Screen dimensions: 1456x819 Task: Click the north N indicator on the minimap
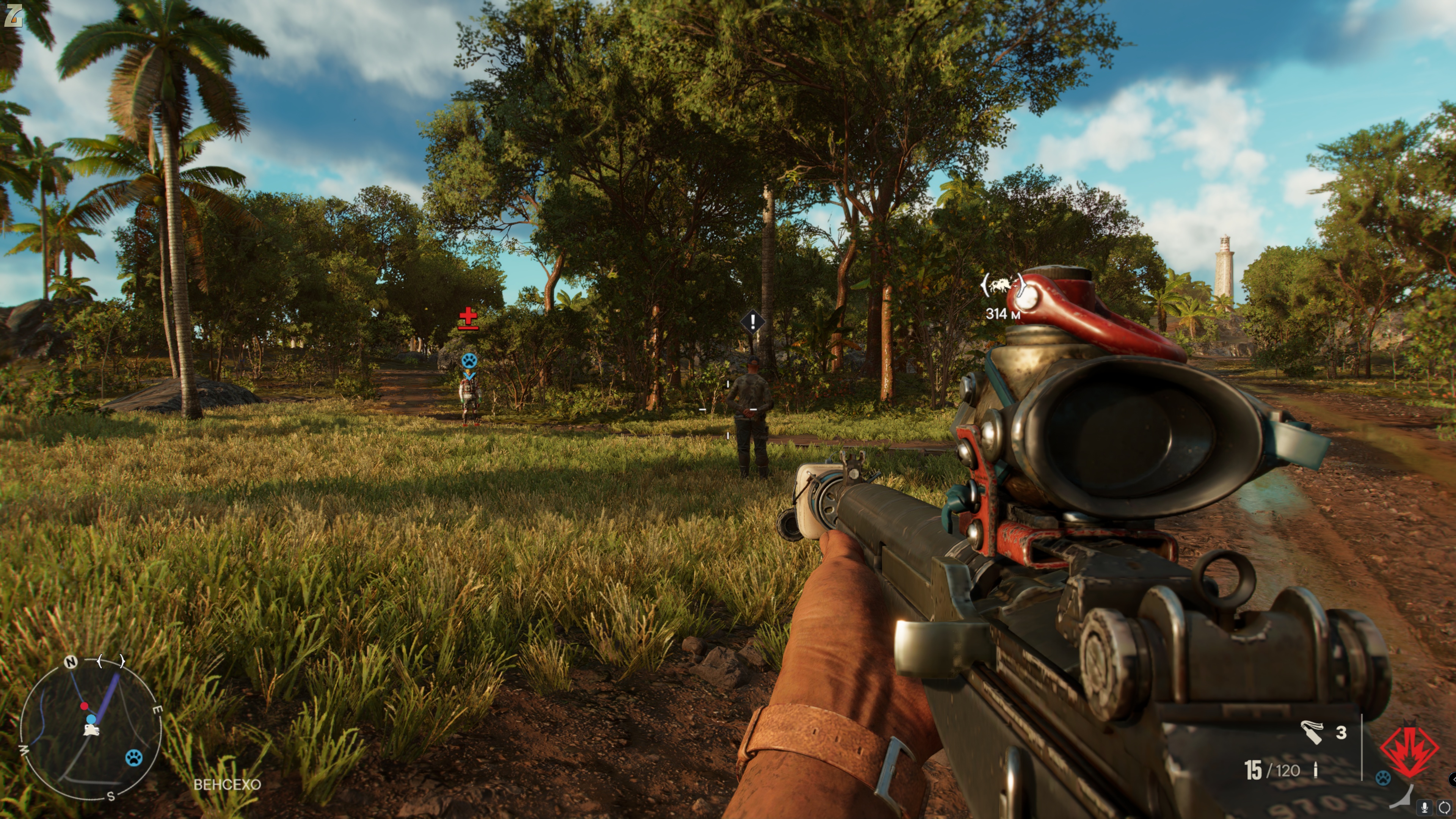(71, 662)
